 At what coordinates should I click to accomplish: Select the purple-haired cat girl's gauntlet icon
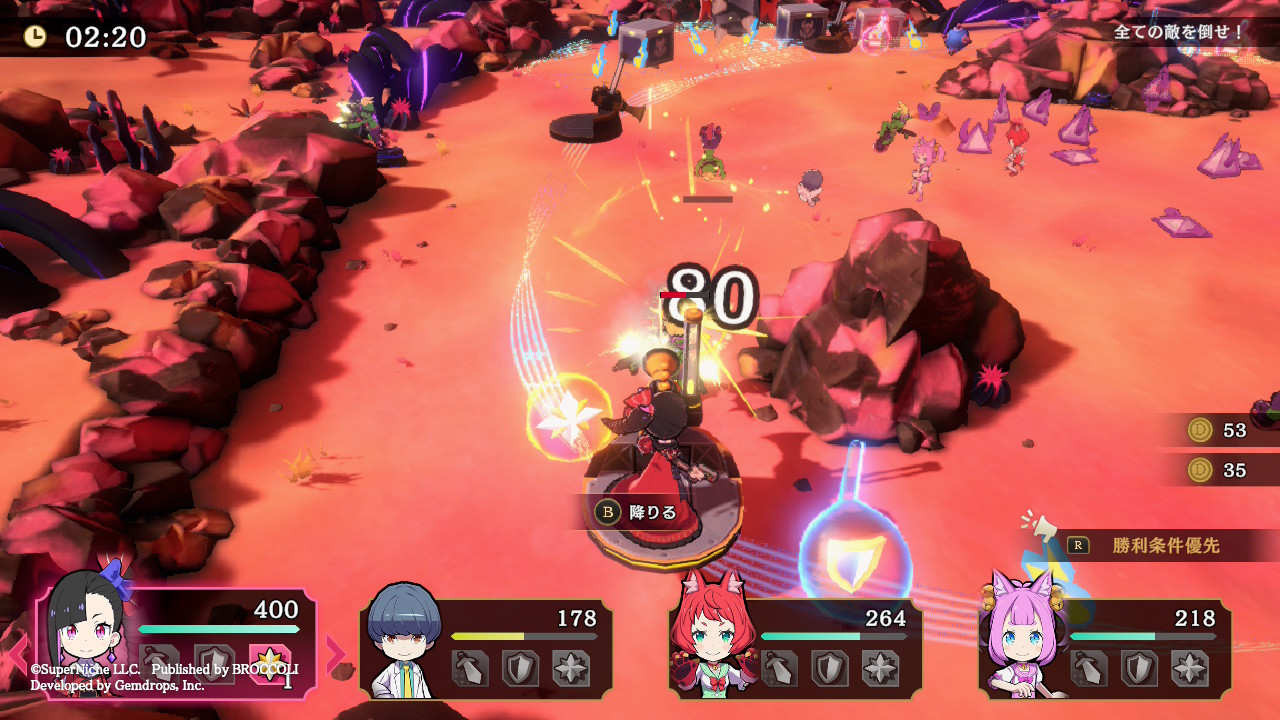click(1090, 668)
